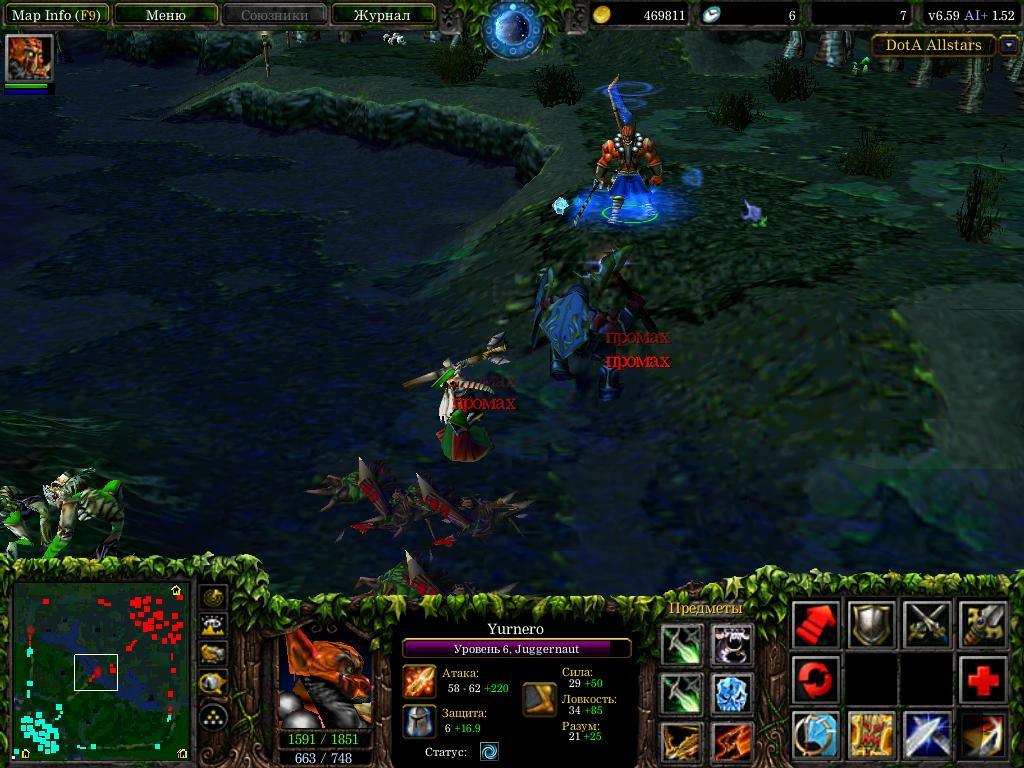Image resolution: width=1024 pixels, height=768 pixels.
Task: Activate the Omnislash ultimate ability
Action: [x=983, y=736]
